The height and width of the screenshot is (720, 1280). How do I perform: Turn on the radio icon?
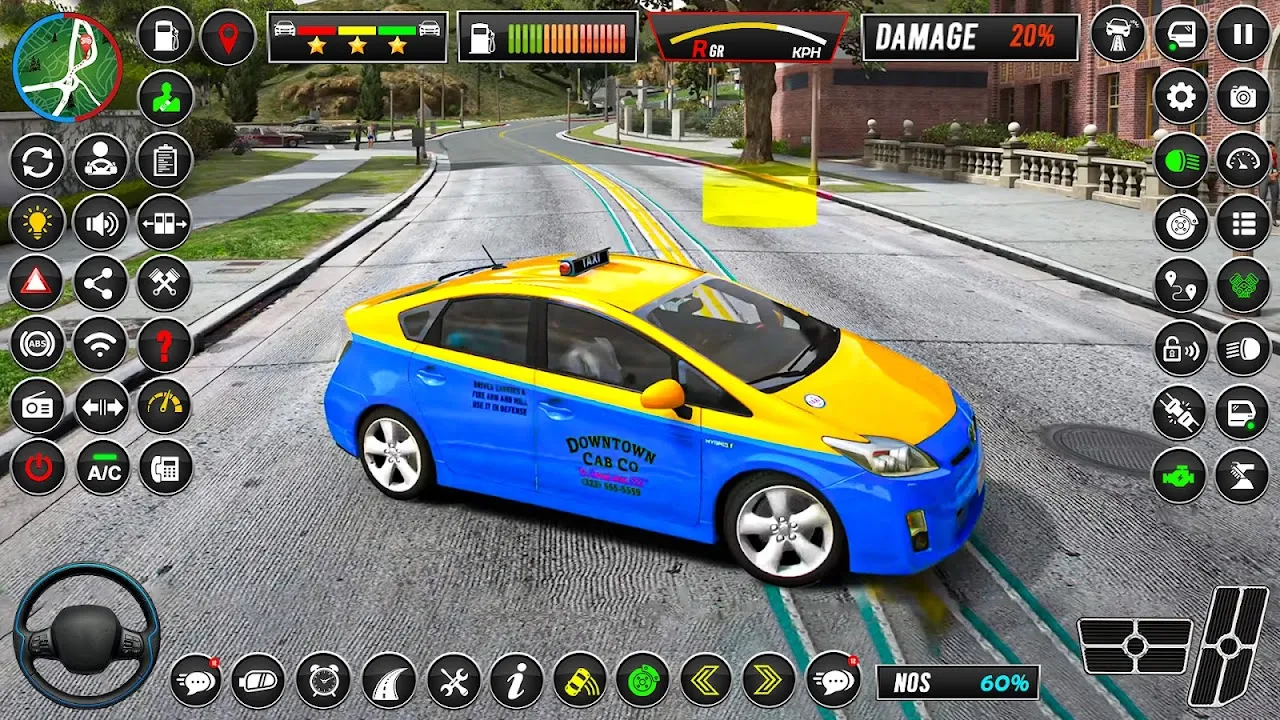pos(37,406)
